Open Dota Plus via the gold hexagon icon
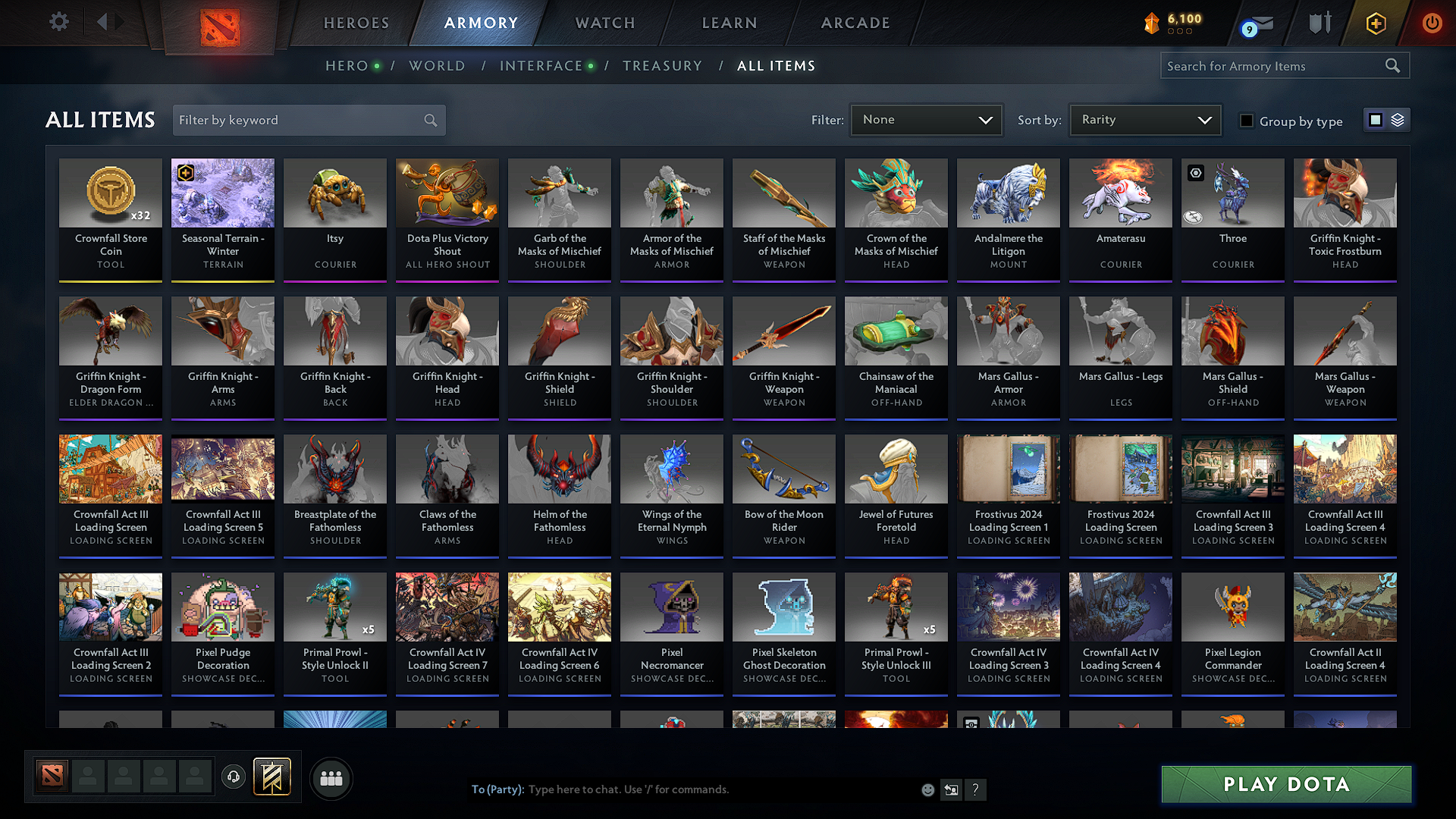The image size is (1456, 819). pyautogui.click(x=1374, y=24)
